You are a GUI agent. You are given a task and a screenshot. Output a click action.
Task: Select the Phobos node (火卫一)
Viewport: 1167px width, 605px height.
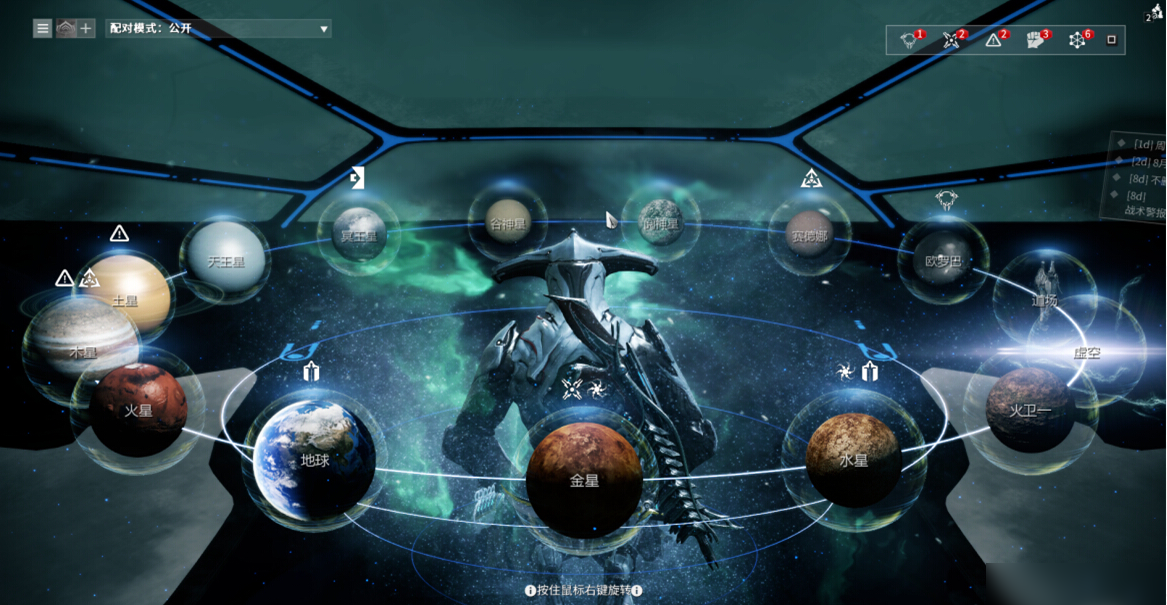[x=1030, y=409]
